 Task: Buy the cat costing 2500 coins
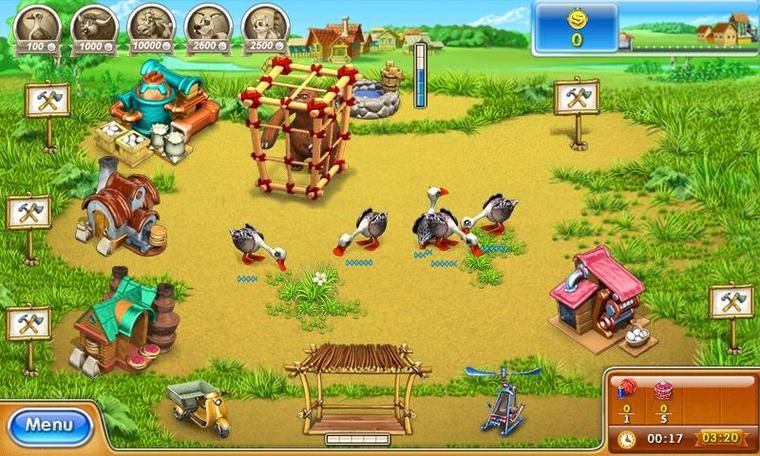click(264, 26)
